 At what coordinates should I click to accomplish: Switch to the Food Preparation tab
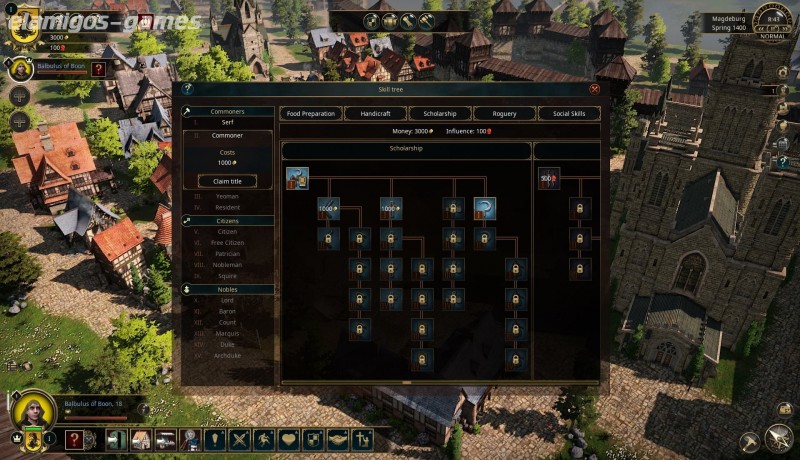[311, 113]
